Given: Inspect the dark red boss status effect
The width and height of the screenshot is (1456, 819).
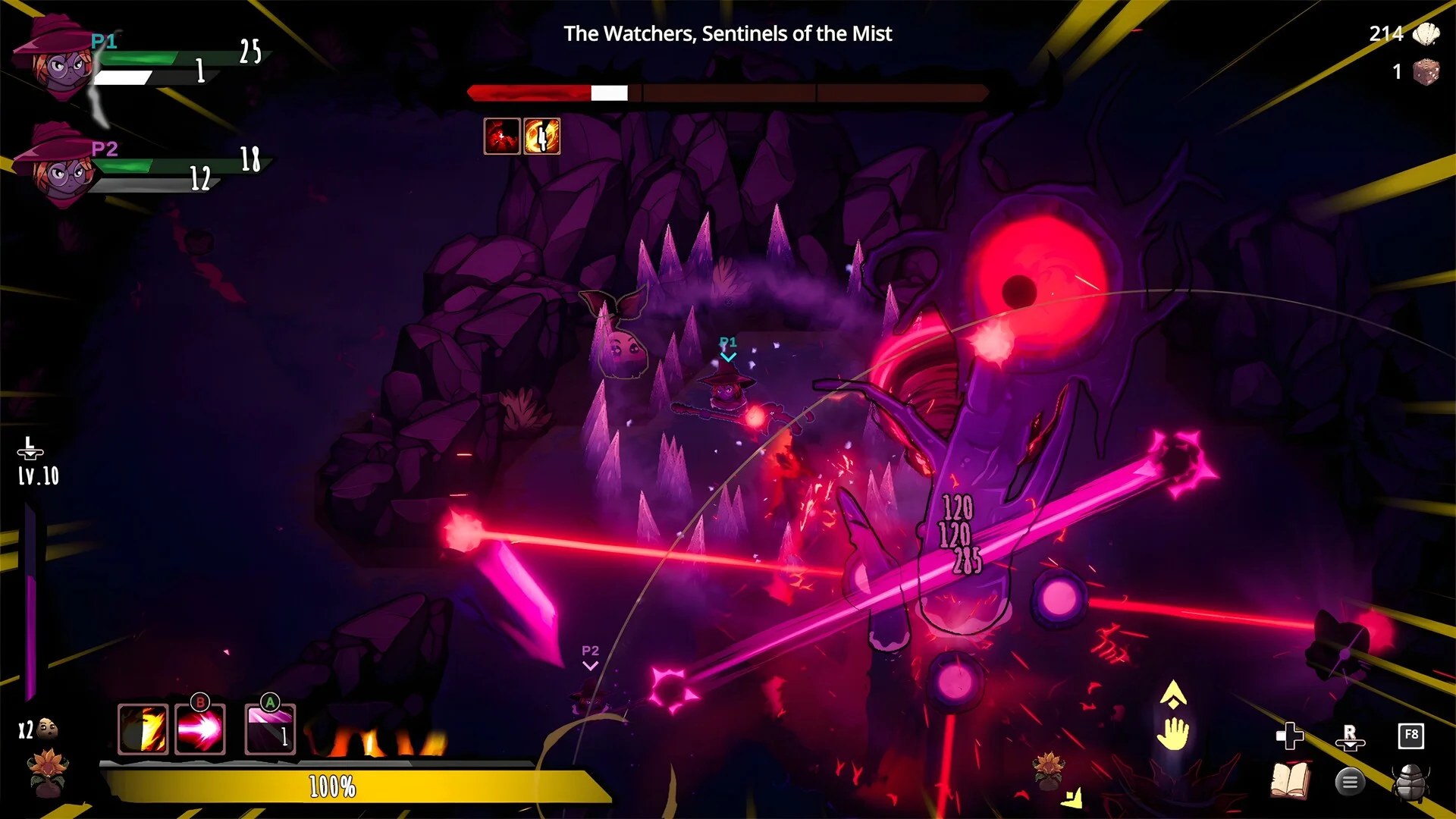Looking at the screenshot, I should (502, 136).
